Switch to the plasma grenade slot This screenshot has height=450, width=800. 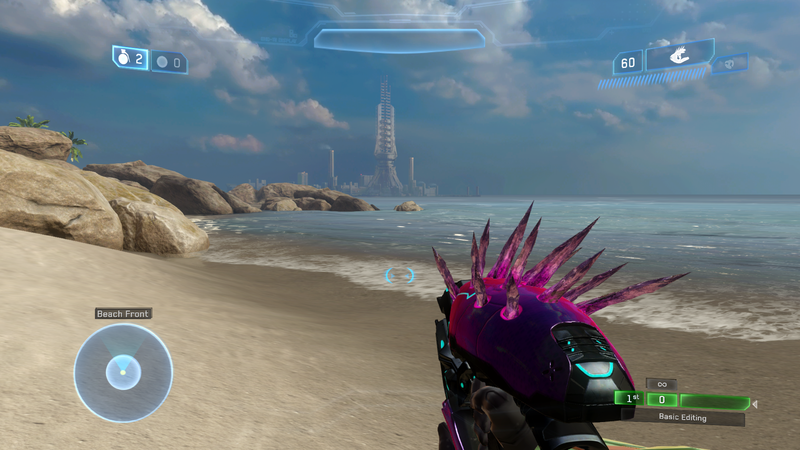[x=168, y=62]
